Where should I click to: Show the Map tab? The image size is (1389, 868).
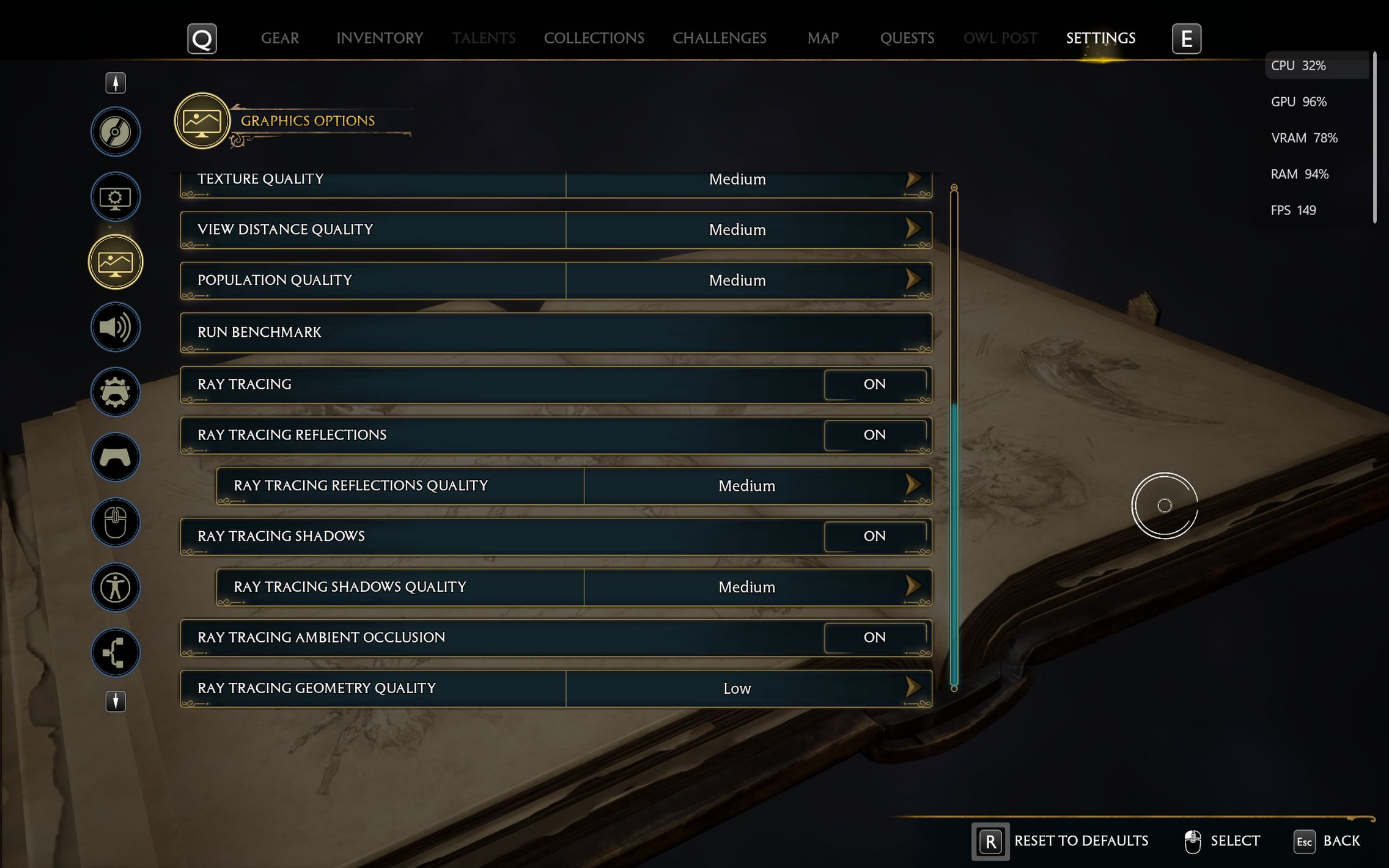[x=822, y=38]
